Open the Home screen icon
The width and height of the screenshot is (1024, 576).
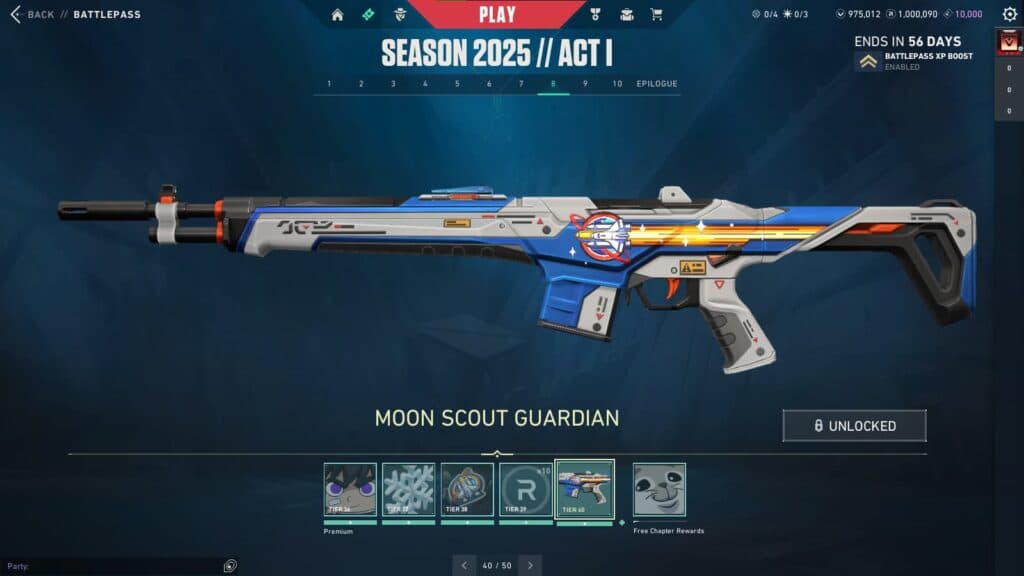tap(337, 15)
